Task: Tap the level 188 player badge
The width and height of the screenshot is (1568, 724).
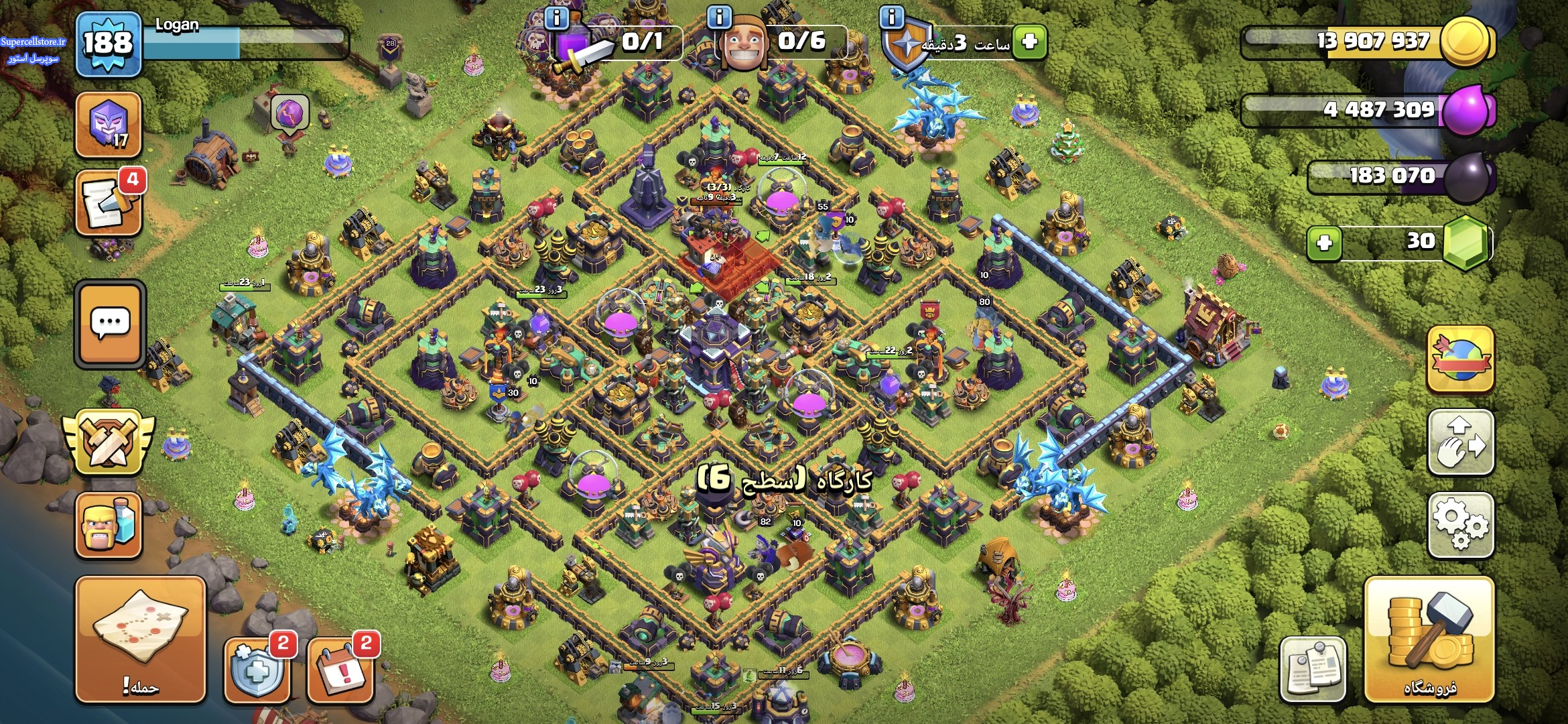Action: click(x=108, y=44)
